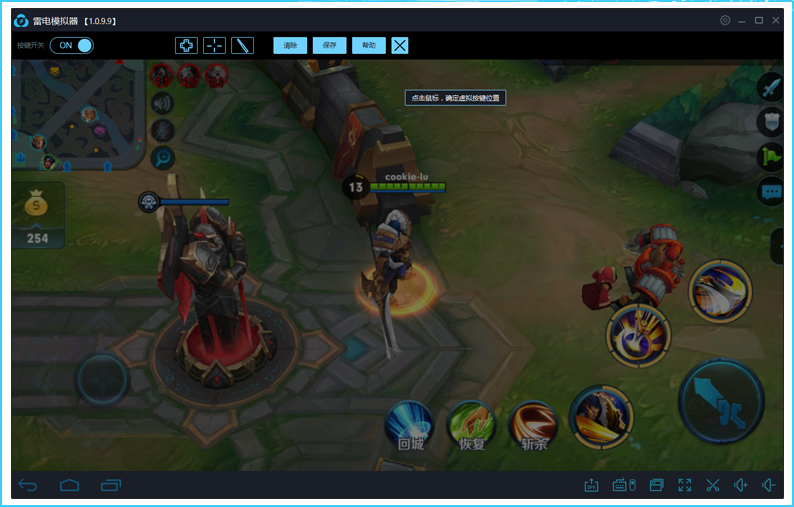
Task: Open the 帮助 help button
Action: [x=369, y=45]
